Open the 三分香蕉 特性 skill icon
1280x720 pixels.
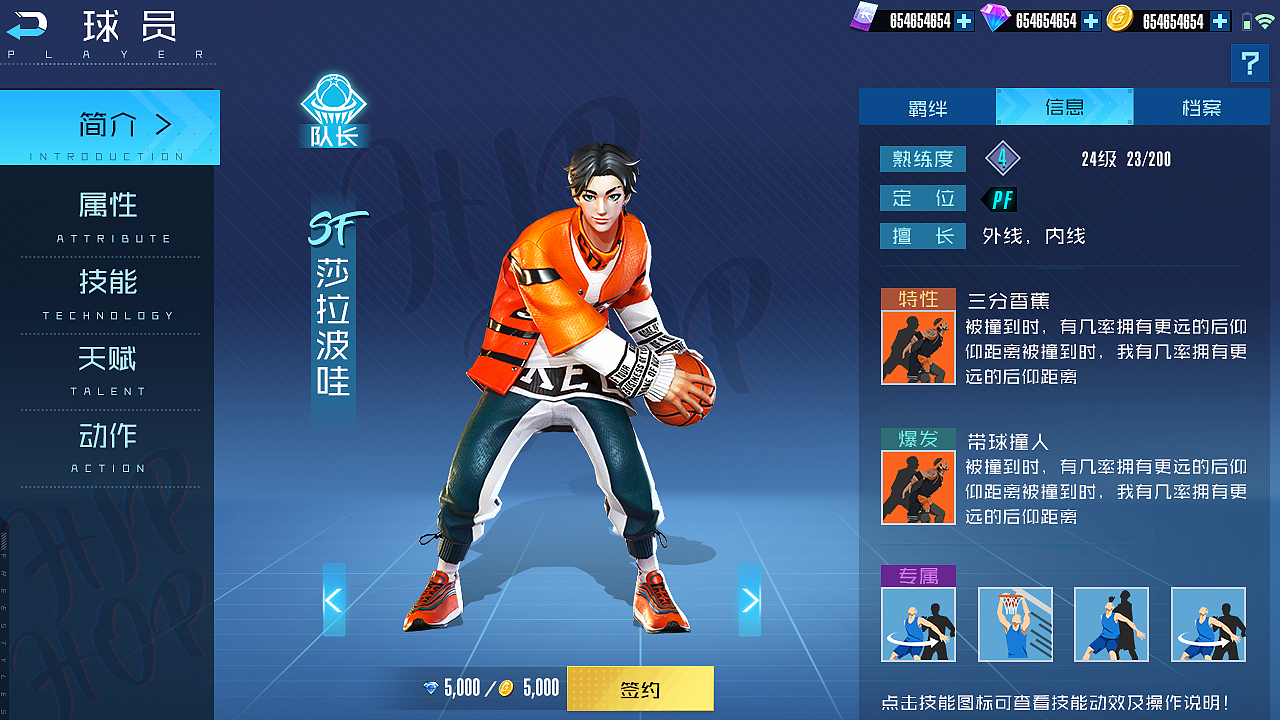point(918,347)
